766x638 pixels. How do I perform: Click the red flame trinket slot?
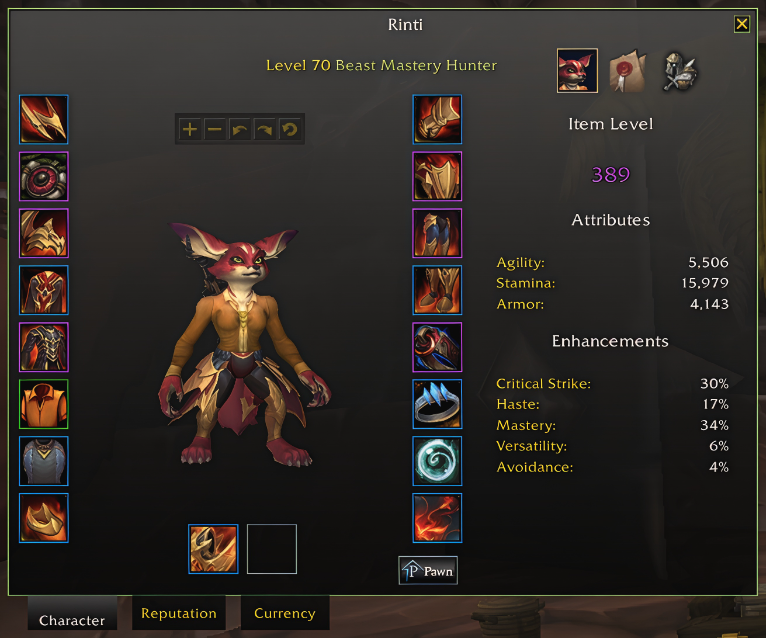tap(437, 518)
